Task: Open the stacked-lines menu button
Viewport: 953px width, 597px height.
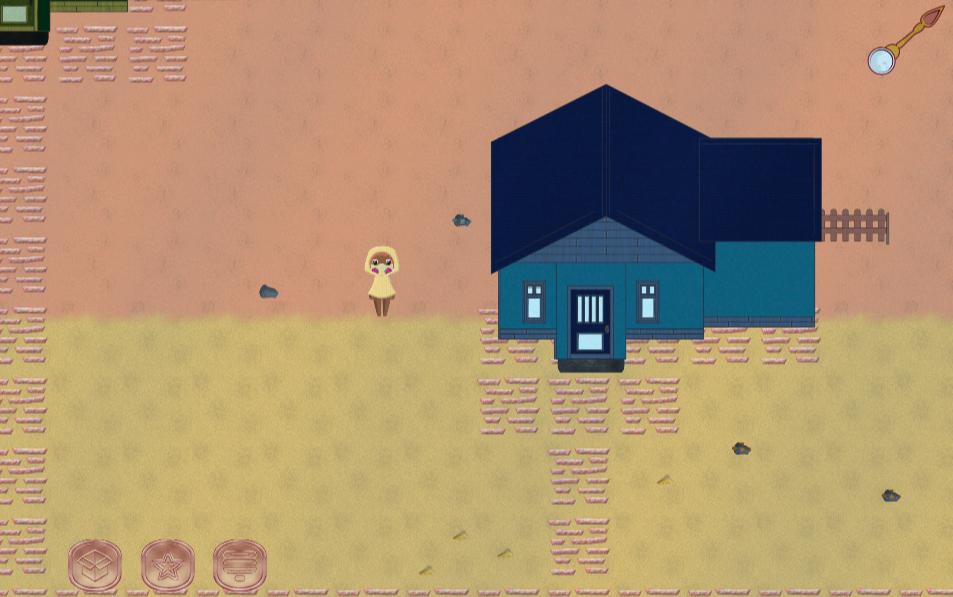Action: 240,566
